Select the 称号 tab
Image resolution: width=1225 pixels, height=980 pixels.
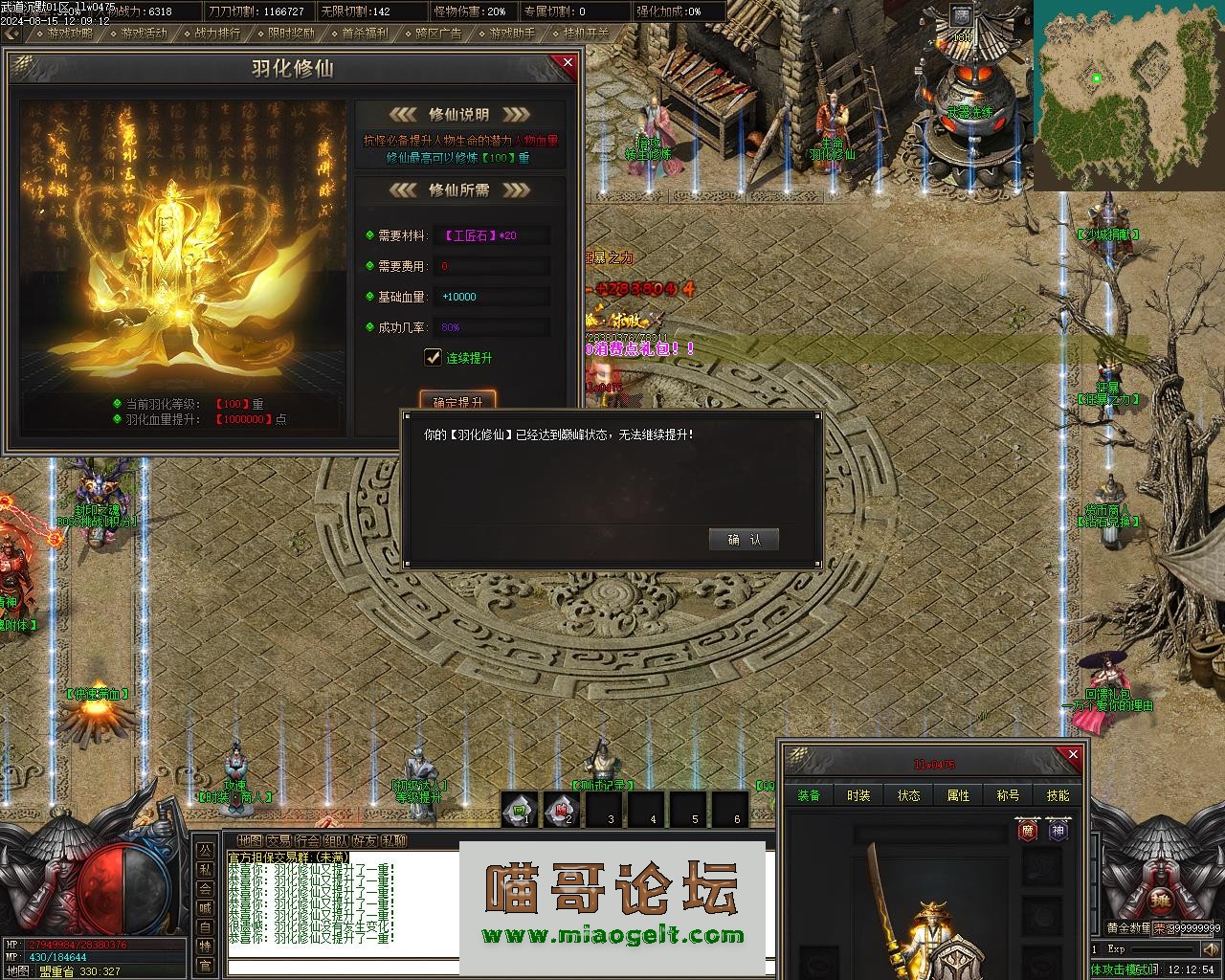[1008, 795]
